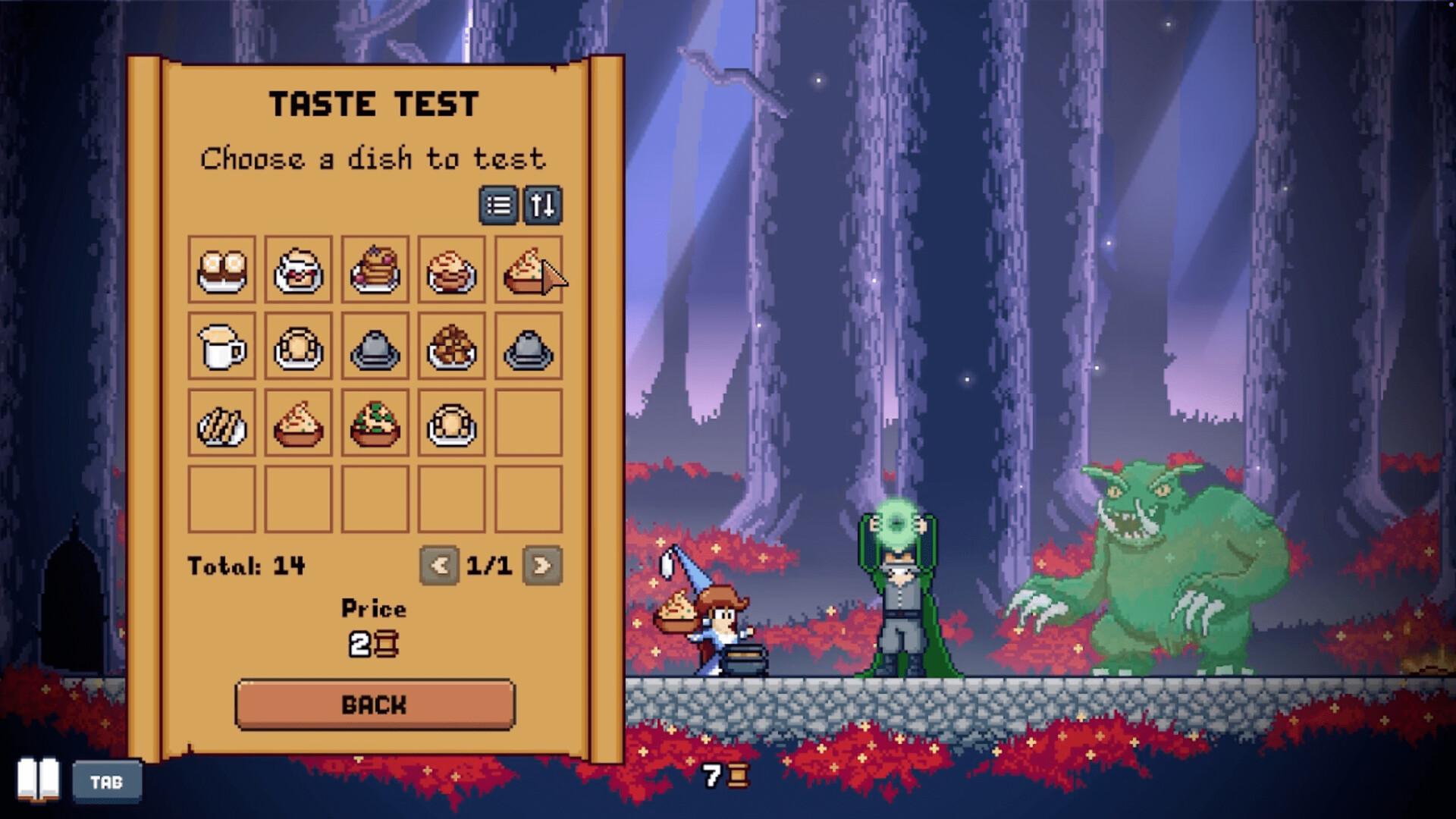Go to the next dish page

tap(541, 565)
